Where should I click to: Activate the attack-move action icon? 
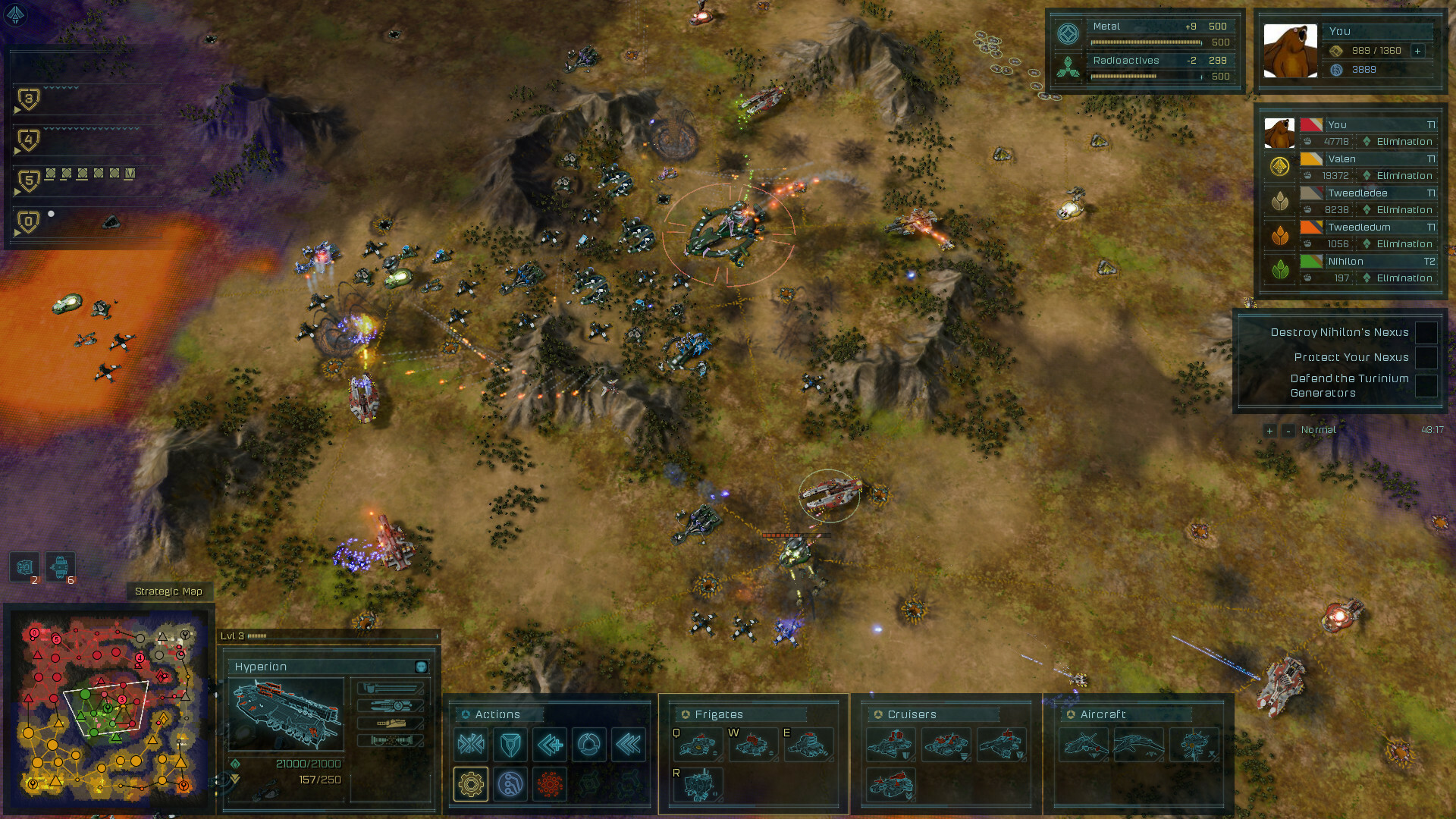tap(472, 745)
